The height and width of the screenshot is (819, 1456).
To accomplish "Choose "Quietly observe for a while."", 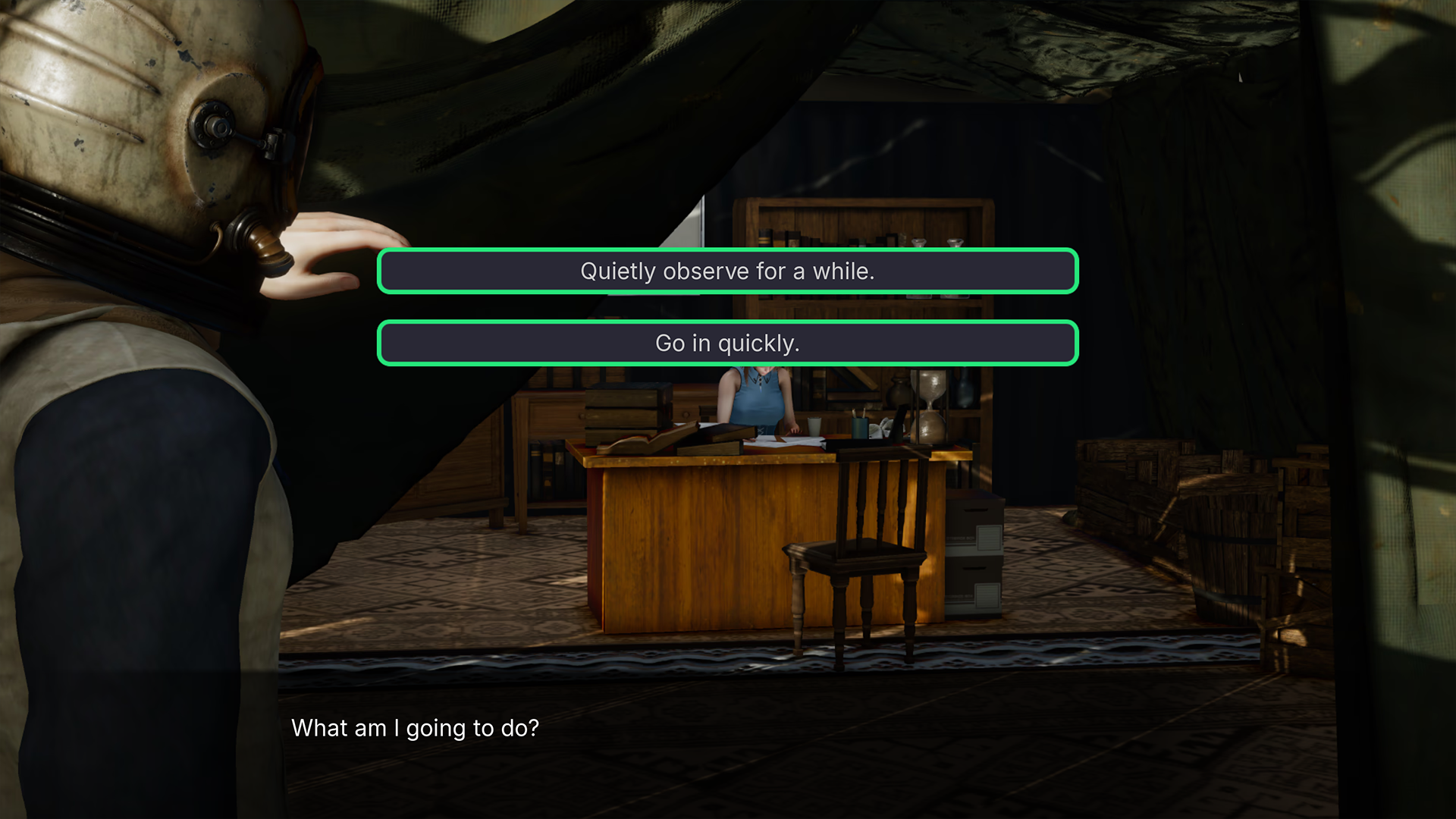I will point(727,271).
